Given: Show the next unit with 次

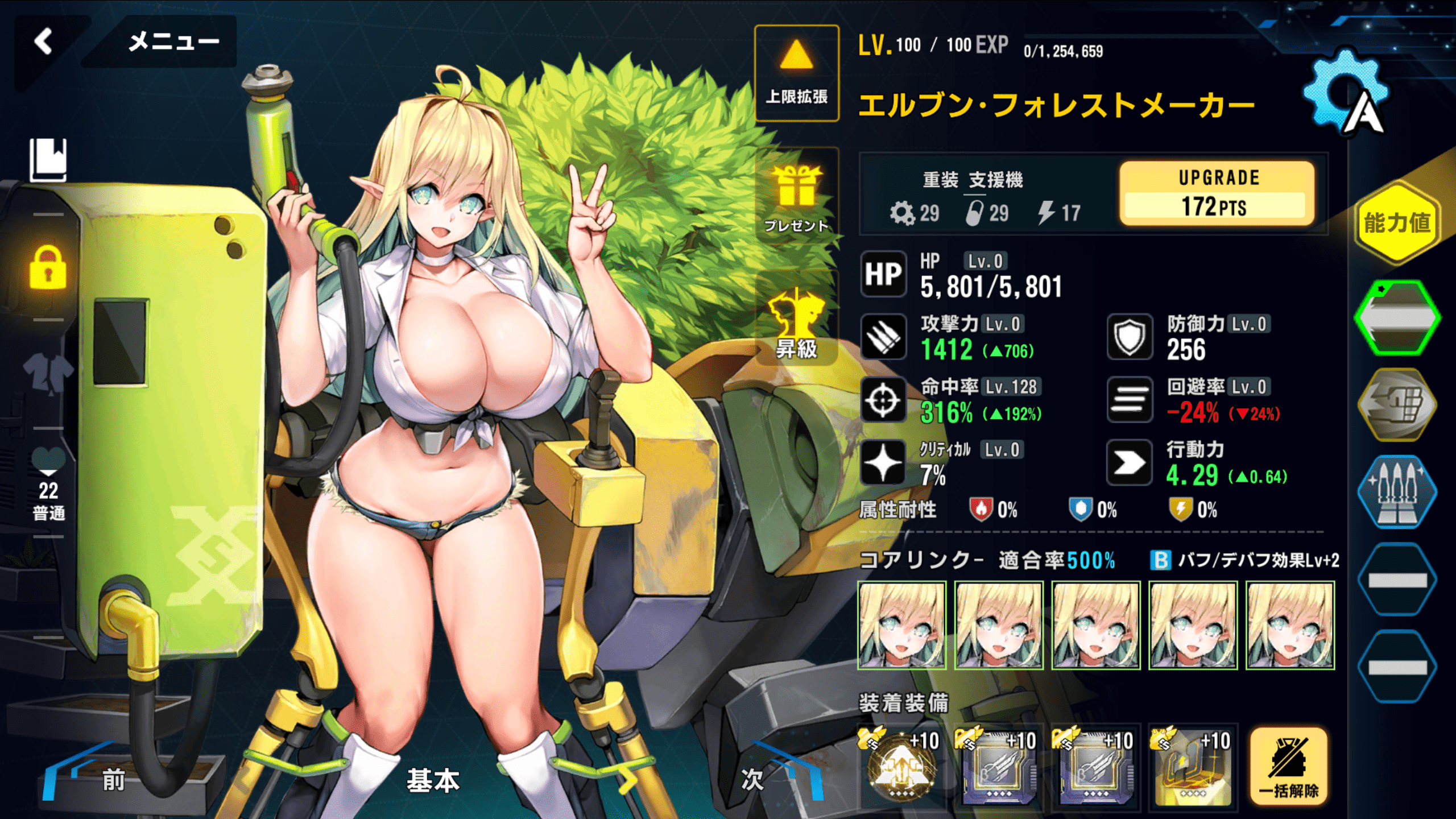Looking at the screenshot, I should pos(752,780).
